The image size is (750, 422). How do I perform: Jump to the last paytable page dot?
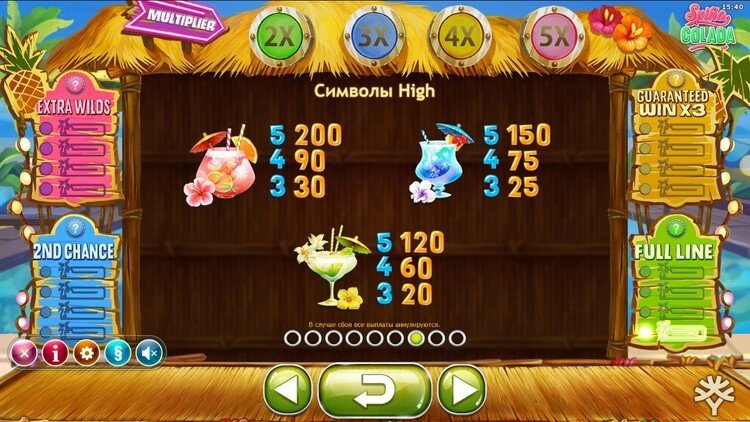tap(458, 338)
